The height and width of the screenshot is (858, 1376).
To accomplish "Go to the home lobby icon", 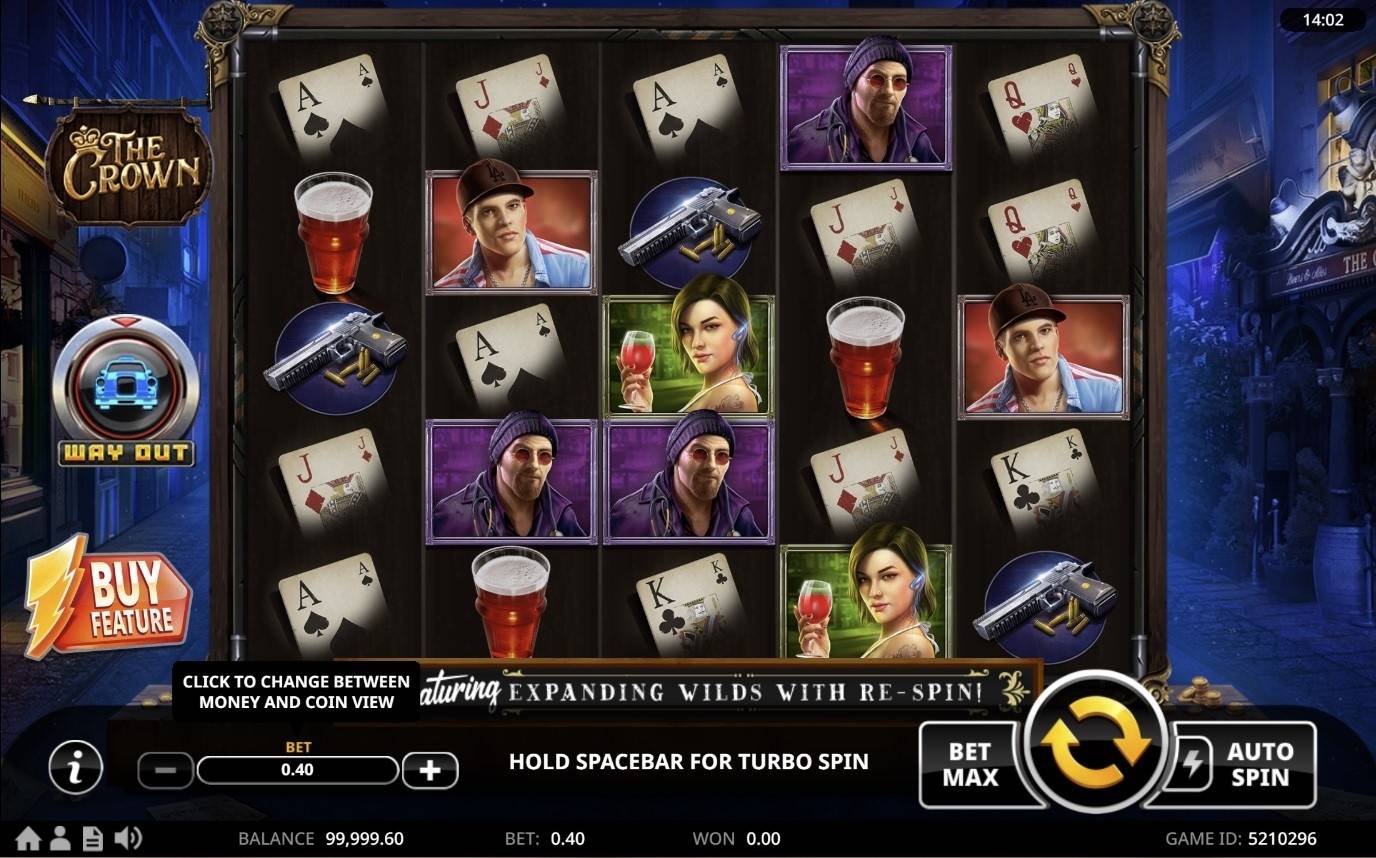I will point(28,838).
